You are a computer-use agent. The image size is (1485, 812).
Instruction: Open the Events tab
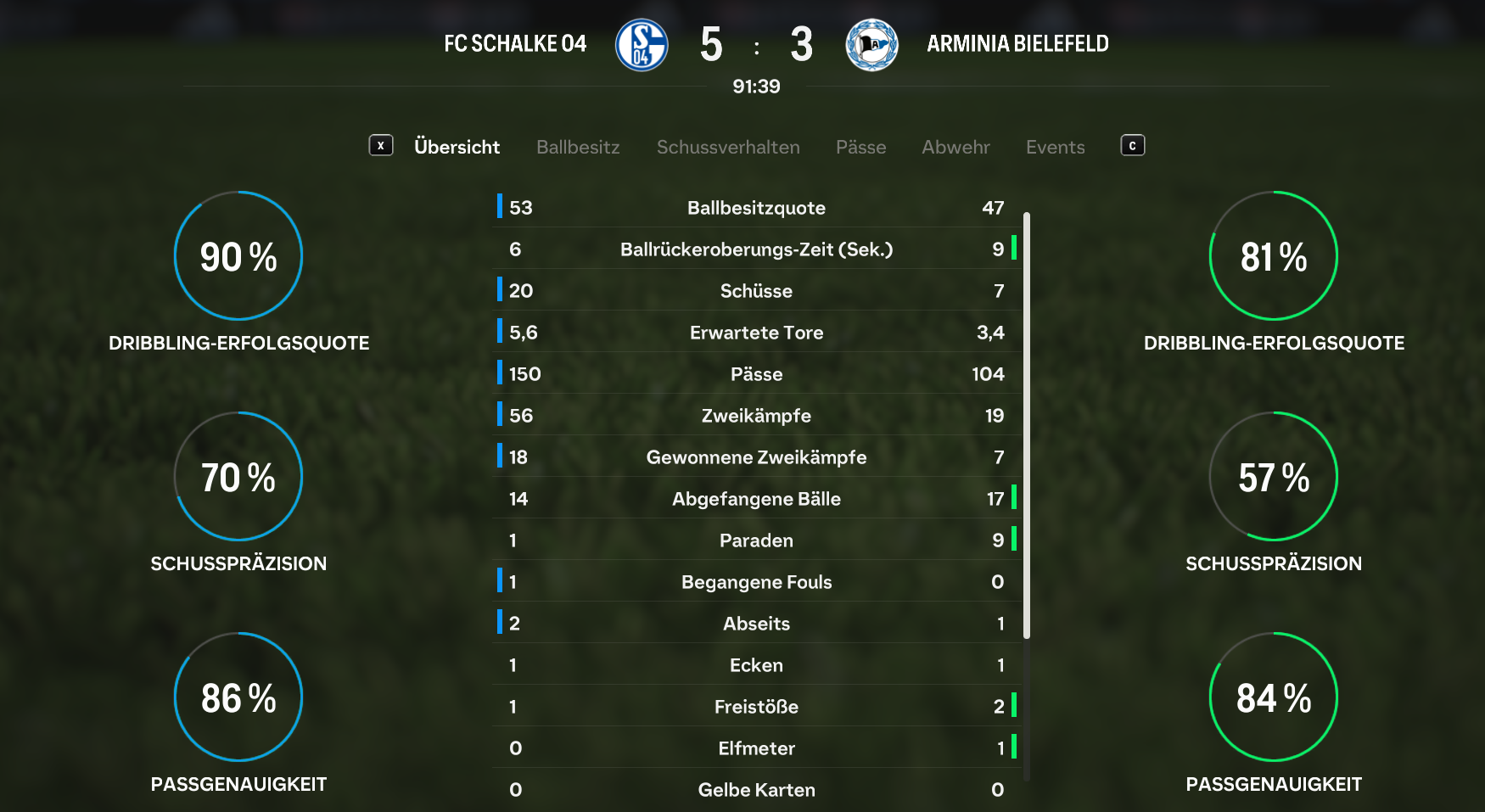1055,147
